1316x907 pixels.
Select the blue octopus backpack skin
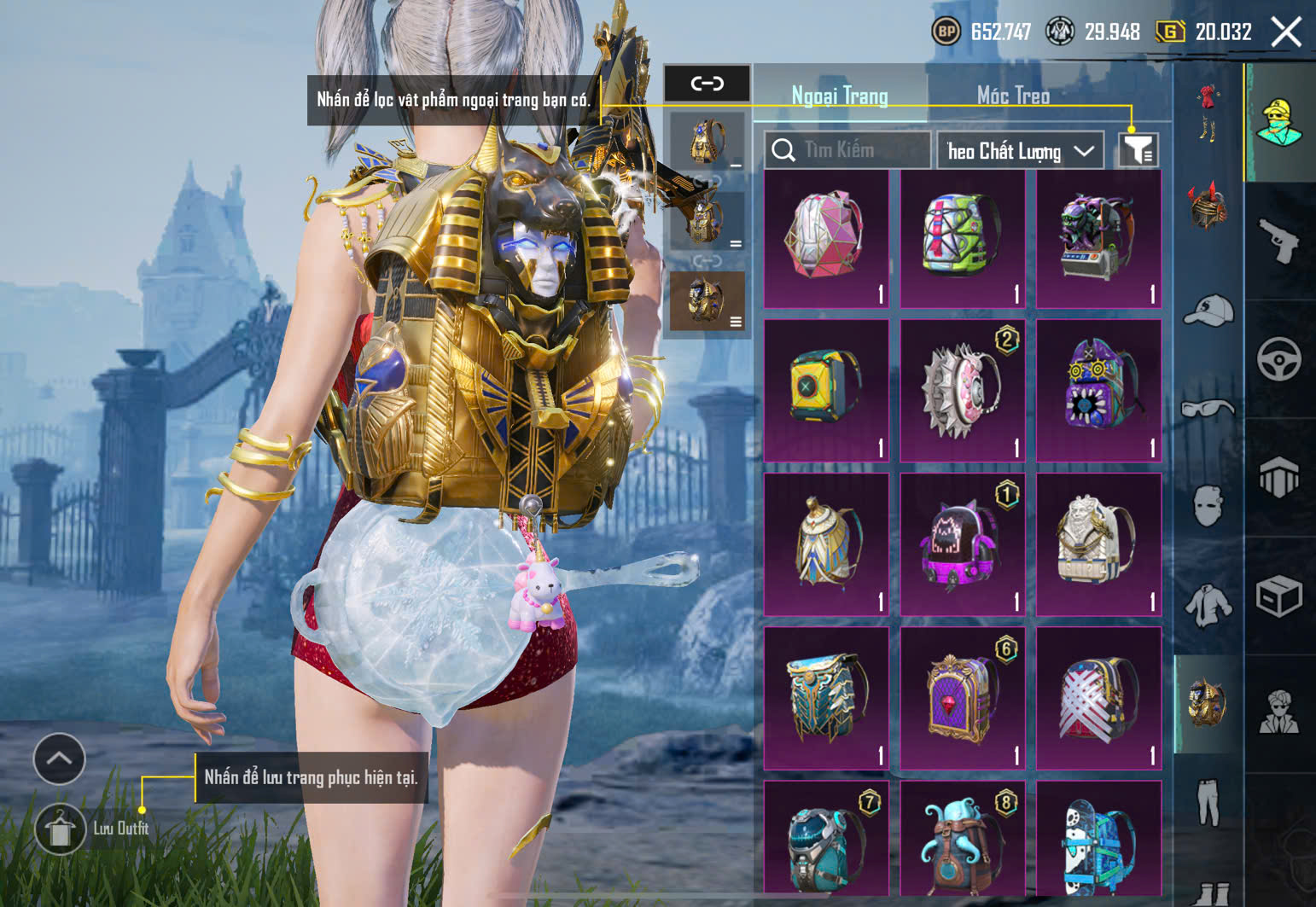point(962,840)
